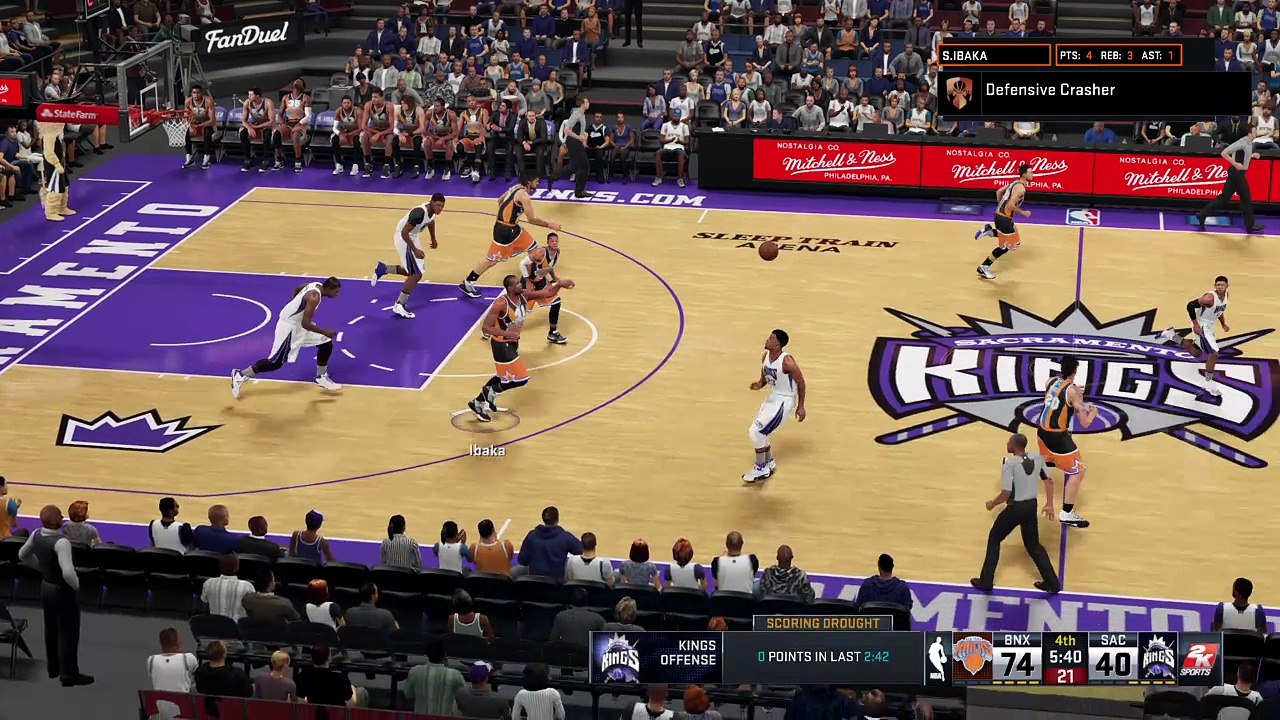Select the Knicks logo on the scoreboard
This screenshot has width=1280, height=720.
click(972, 658)
